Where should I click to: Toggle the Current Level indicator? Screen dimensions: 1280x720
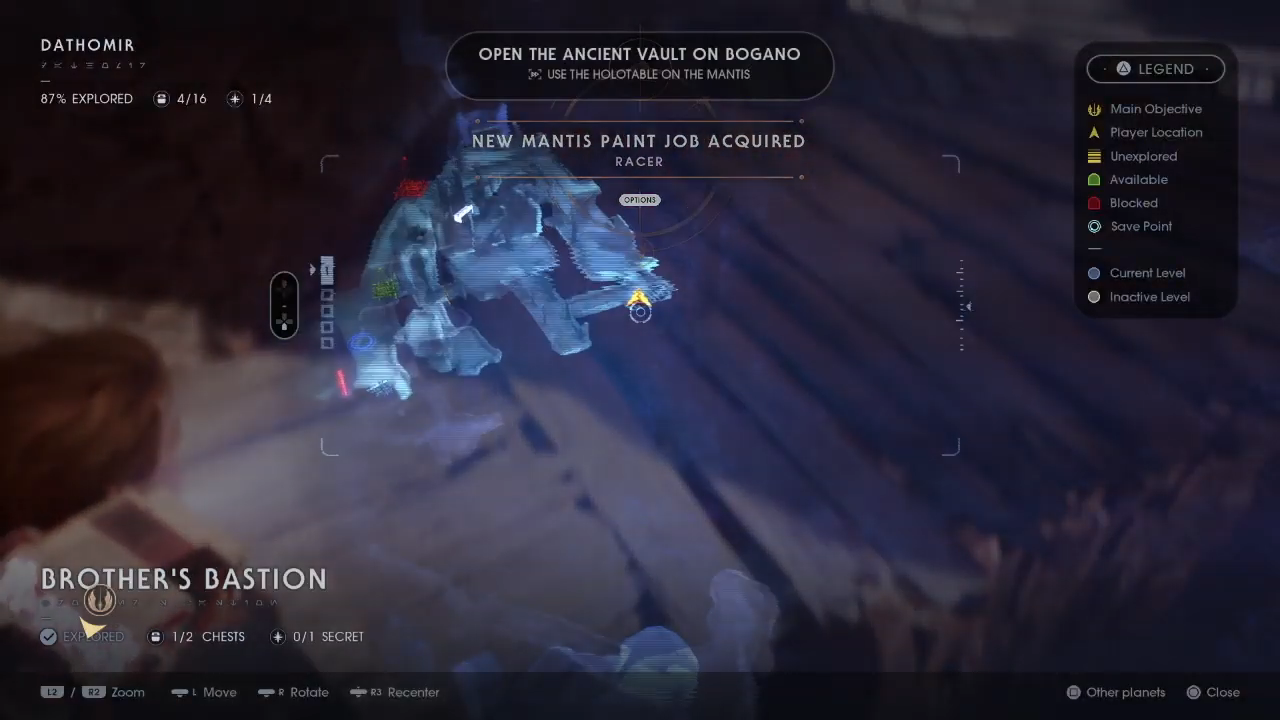1094,272
